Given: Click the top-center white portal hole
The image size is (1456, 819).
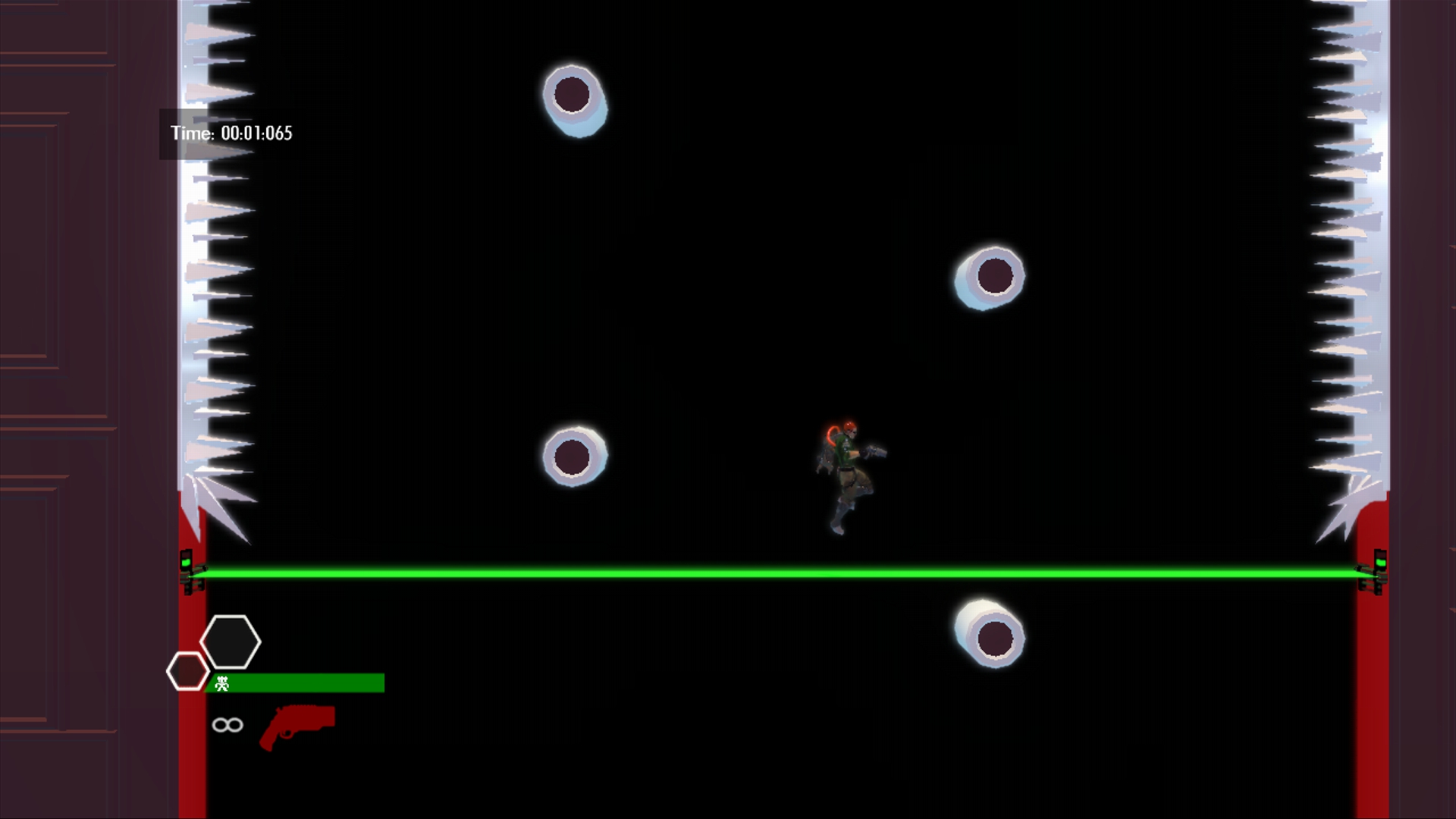Looking at the screenshot, I should (x=574, y=96).
